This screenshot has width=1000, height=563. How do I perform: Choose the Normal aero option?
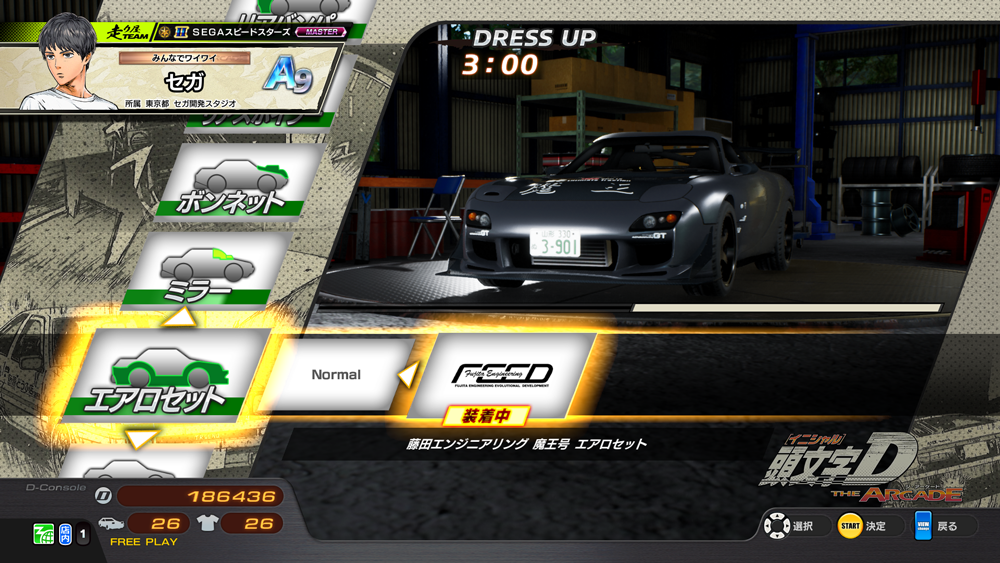click(x=336, y=374)
